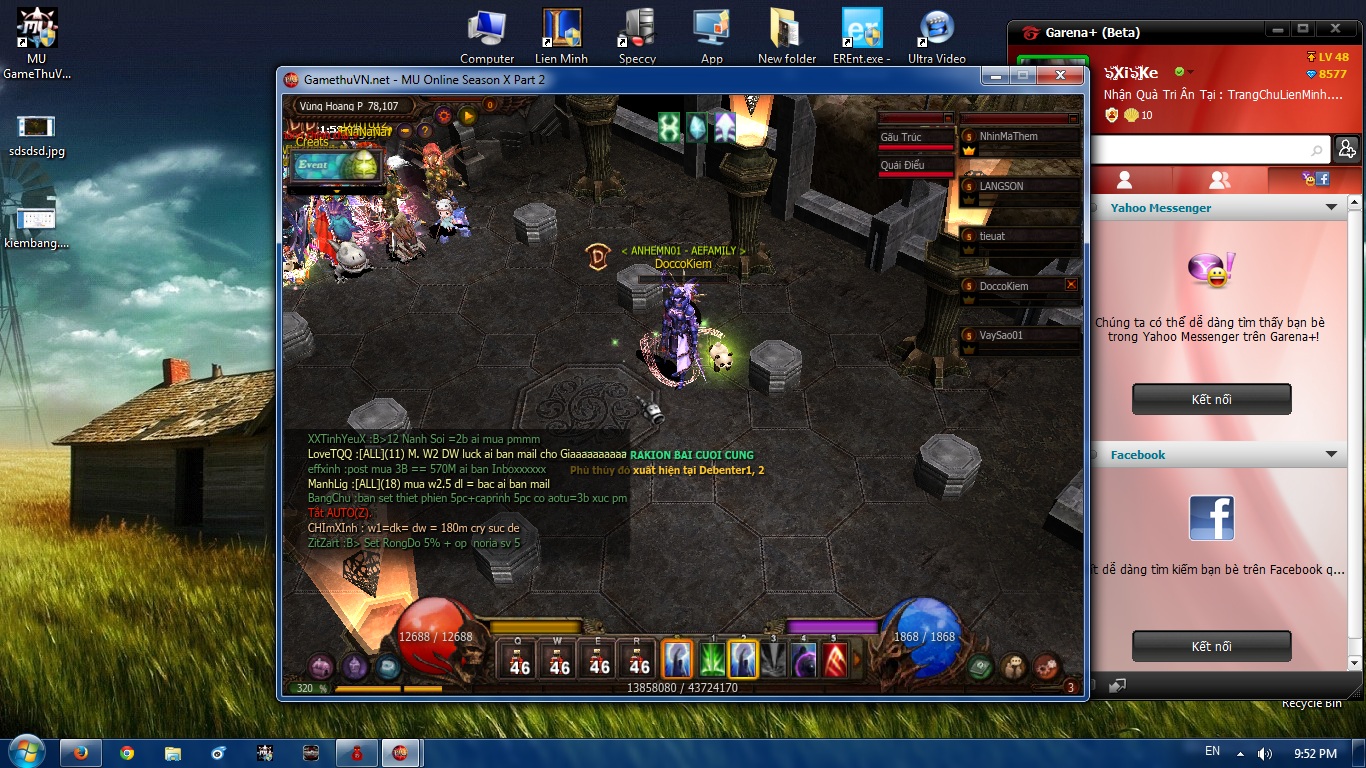Image resolution: width=1366 pixels, height=768 pixels.
Task: Click Kết nối under Yahoo Messenger
Action: [x=1211, y=399]
